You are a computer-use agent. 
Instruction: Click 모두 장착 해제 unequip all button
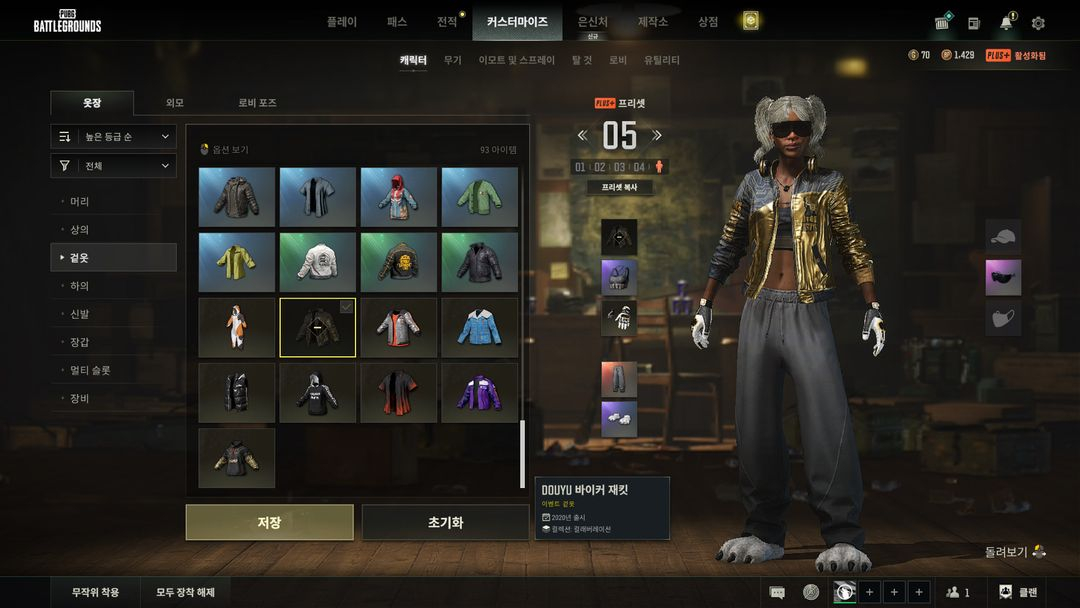(185, 592)
